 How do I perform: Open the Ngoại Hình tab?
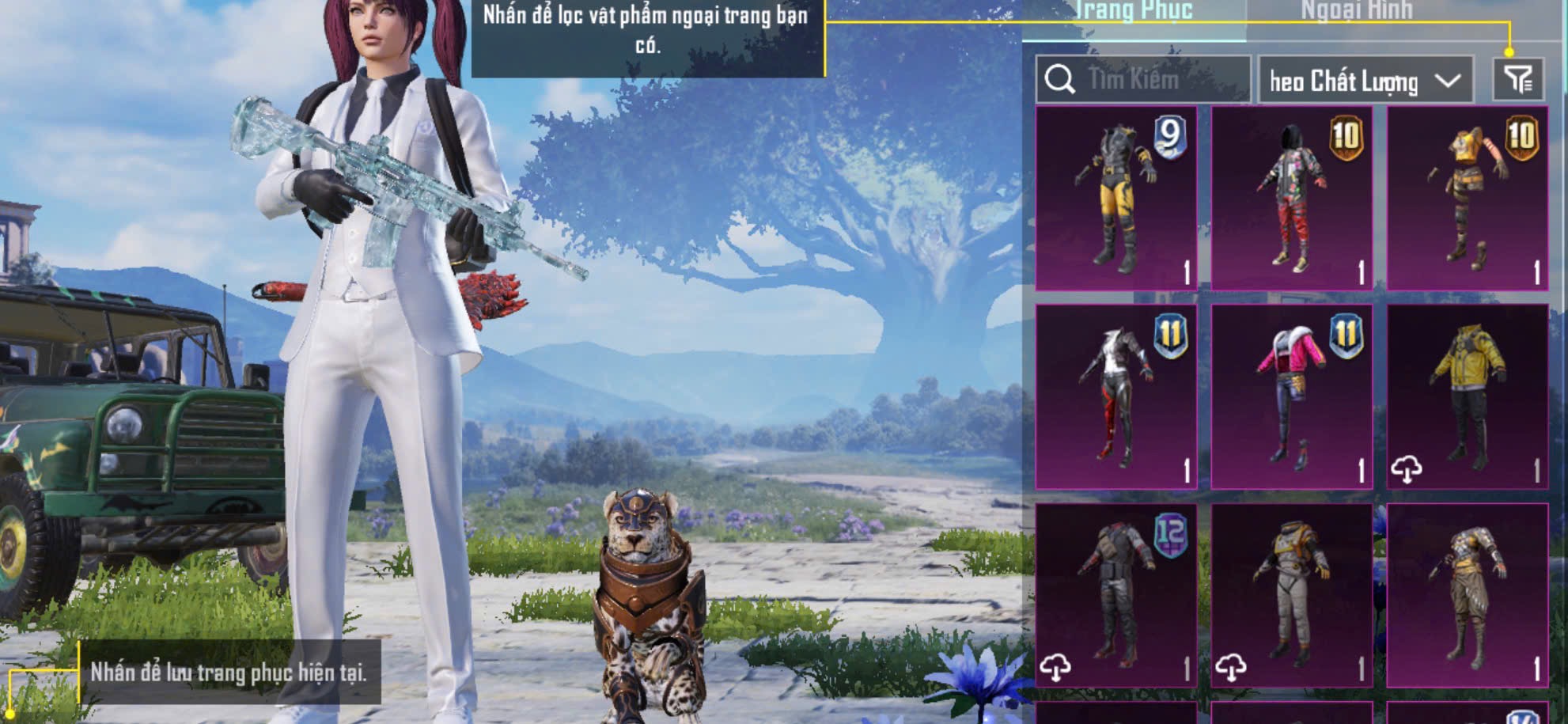coord(1356,13)
